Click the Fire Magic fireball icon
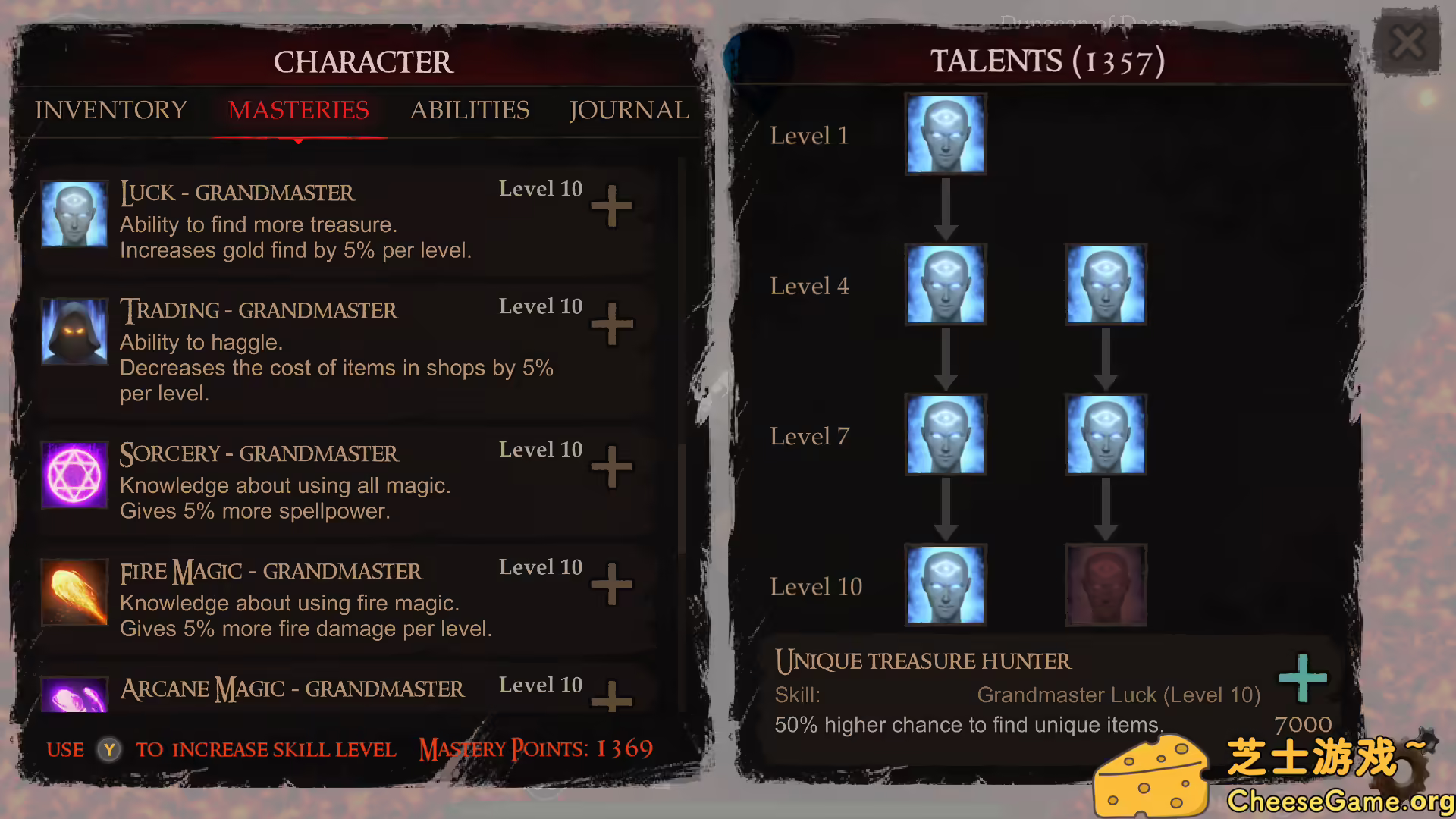Viewport: 1456px width, 819px height. click(x=74, y=593)
